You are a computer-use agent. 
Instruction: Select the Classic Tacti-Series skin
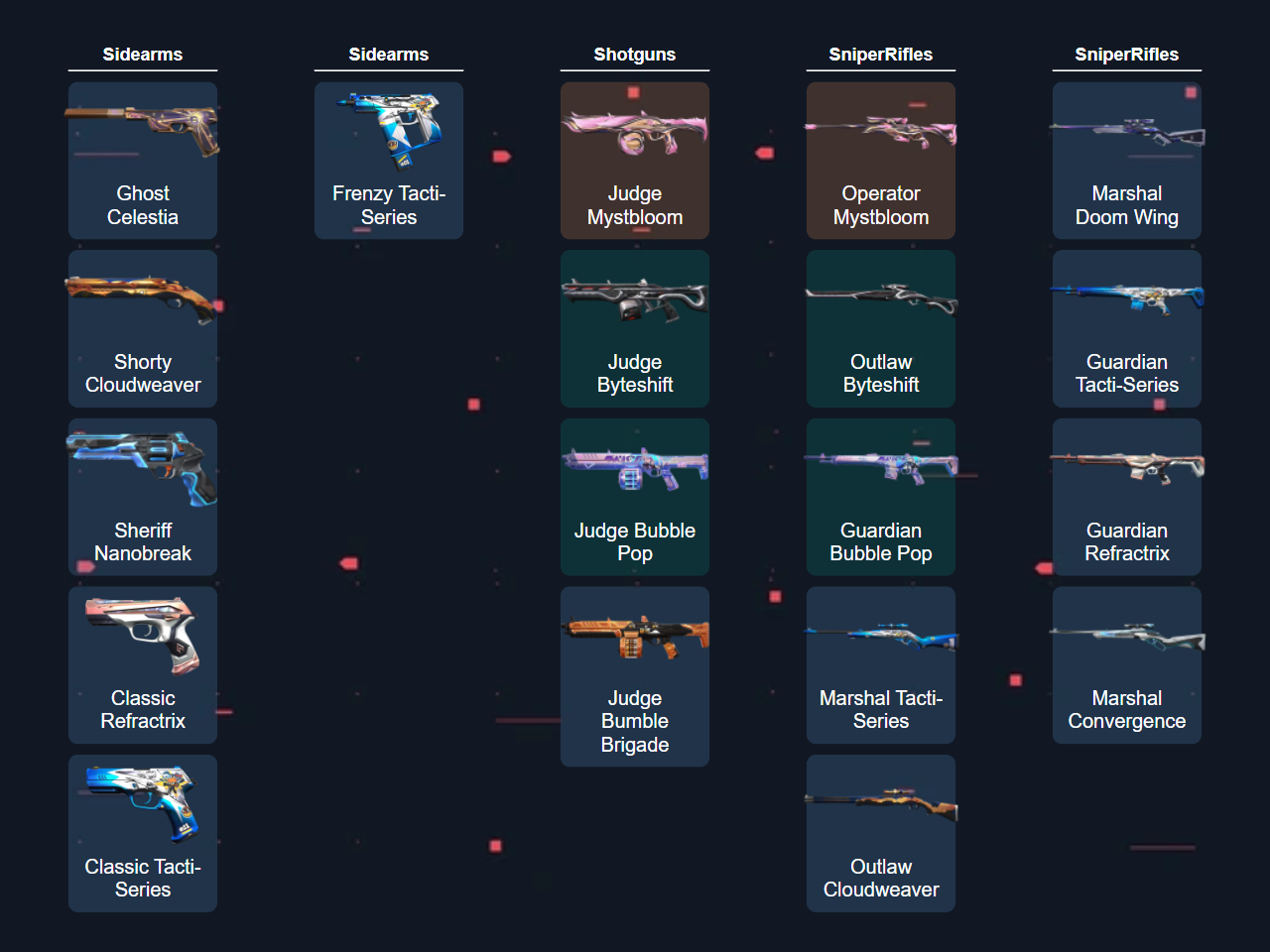(x=143, y=833)
